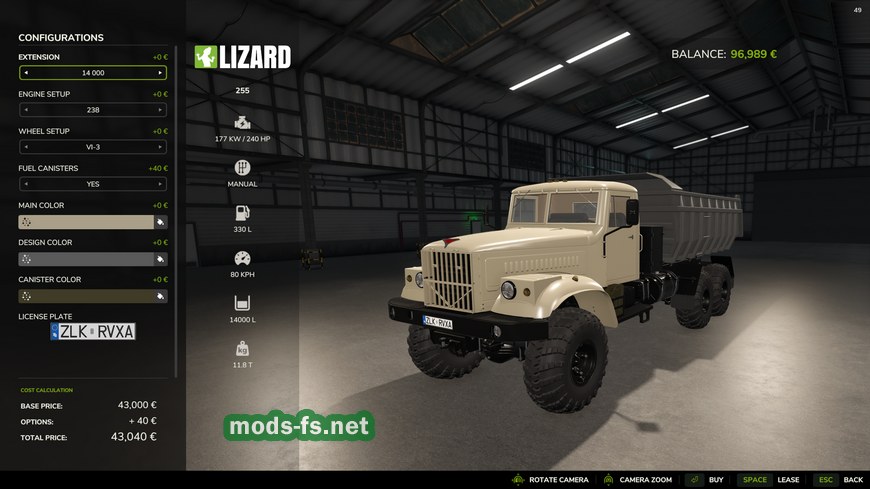Open the Design Color picker bar
870x489 pixels.
pos(92,259)
